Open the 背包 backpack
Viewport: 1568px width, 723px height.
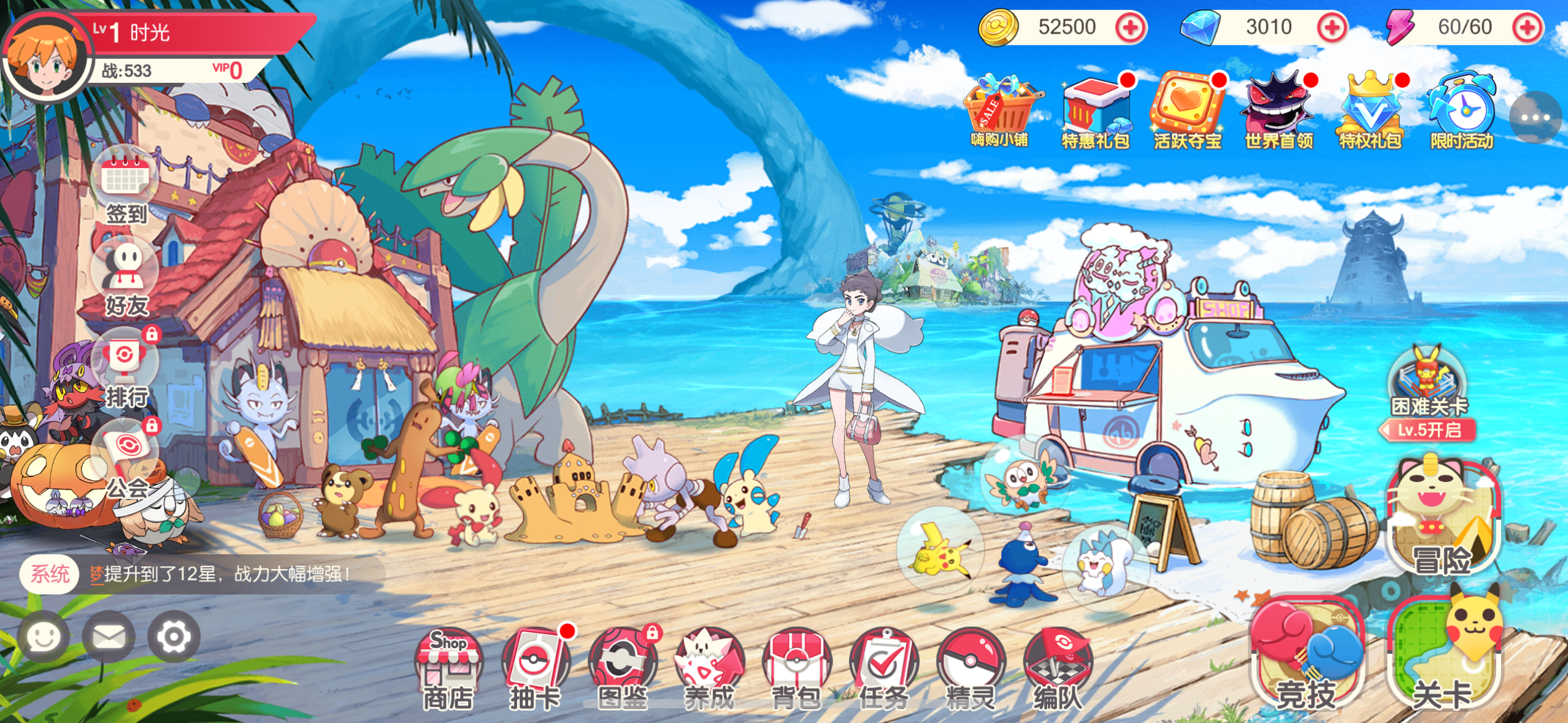click(796, 668)
